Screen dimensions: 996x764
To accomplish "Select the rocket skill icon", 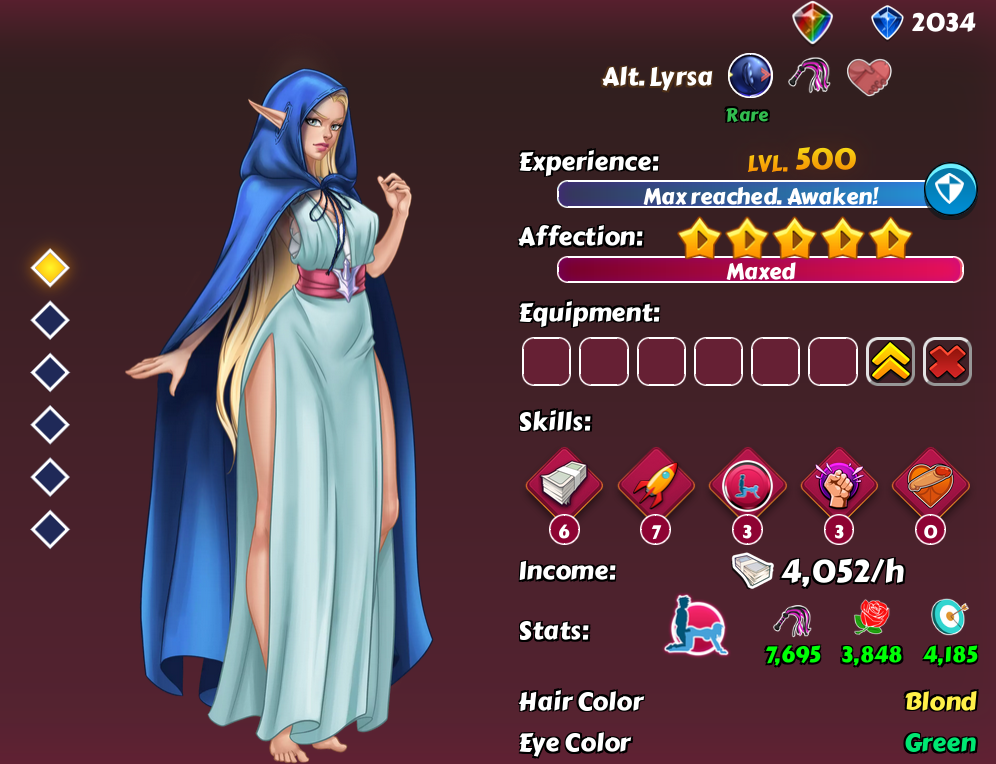I will point(655,486).
